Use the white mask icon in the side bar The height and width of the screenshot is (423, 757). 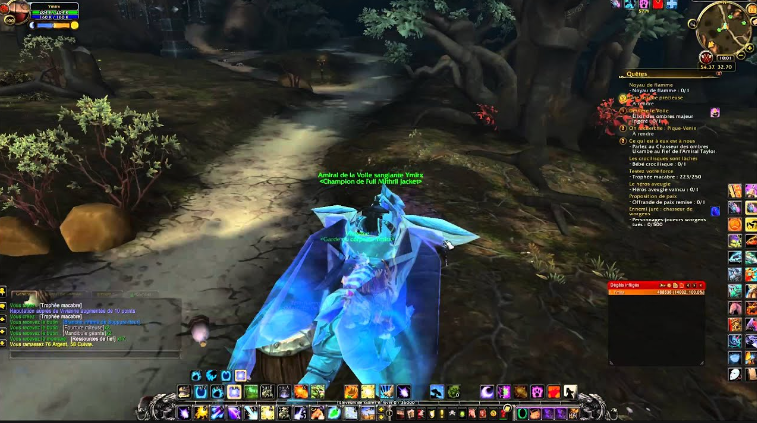(x=735, y=374)
